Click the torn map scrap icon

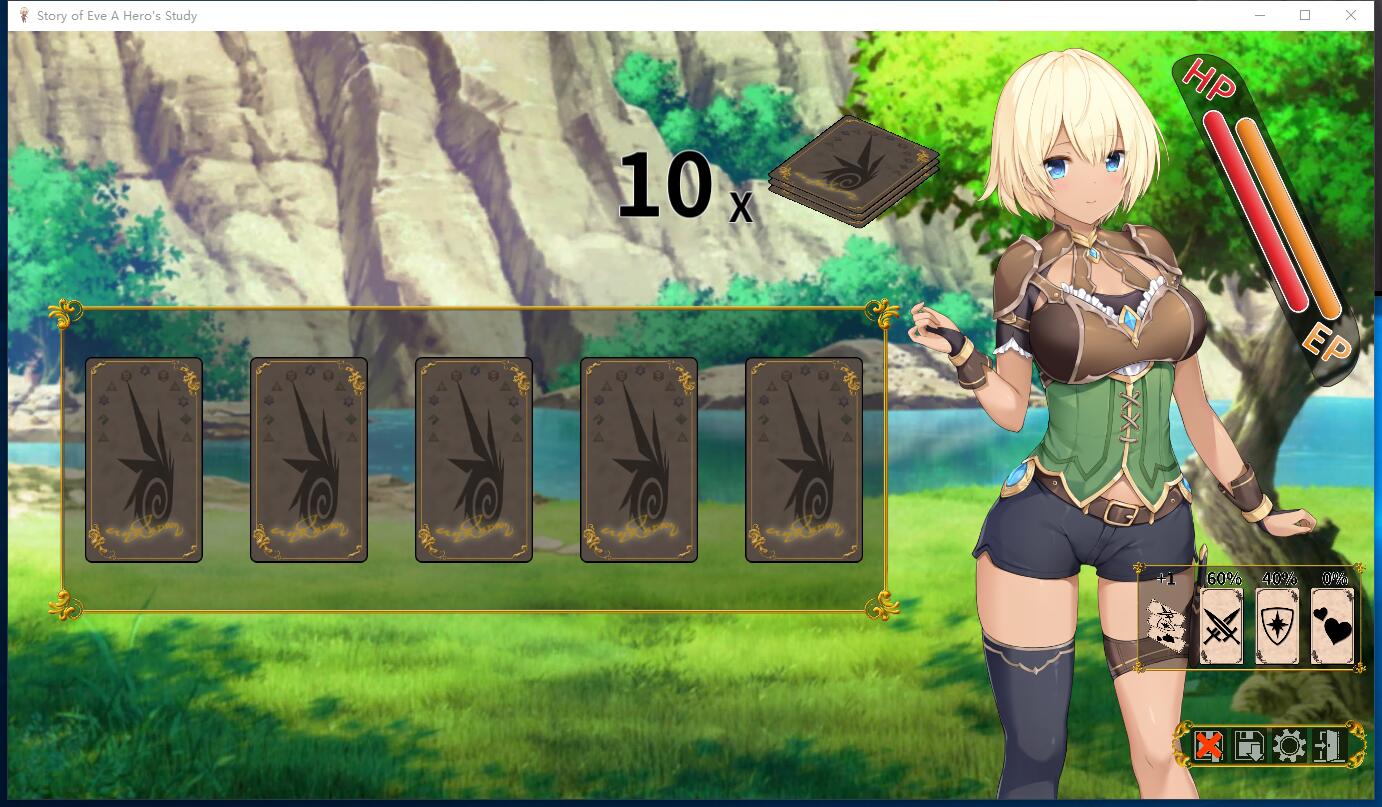click(x=1167, y=627)
